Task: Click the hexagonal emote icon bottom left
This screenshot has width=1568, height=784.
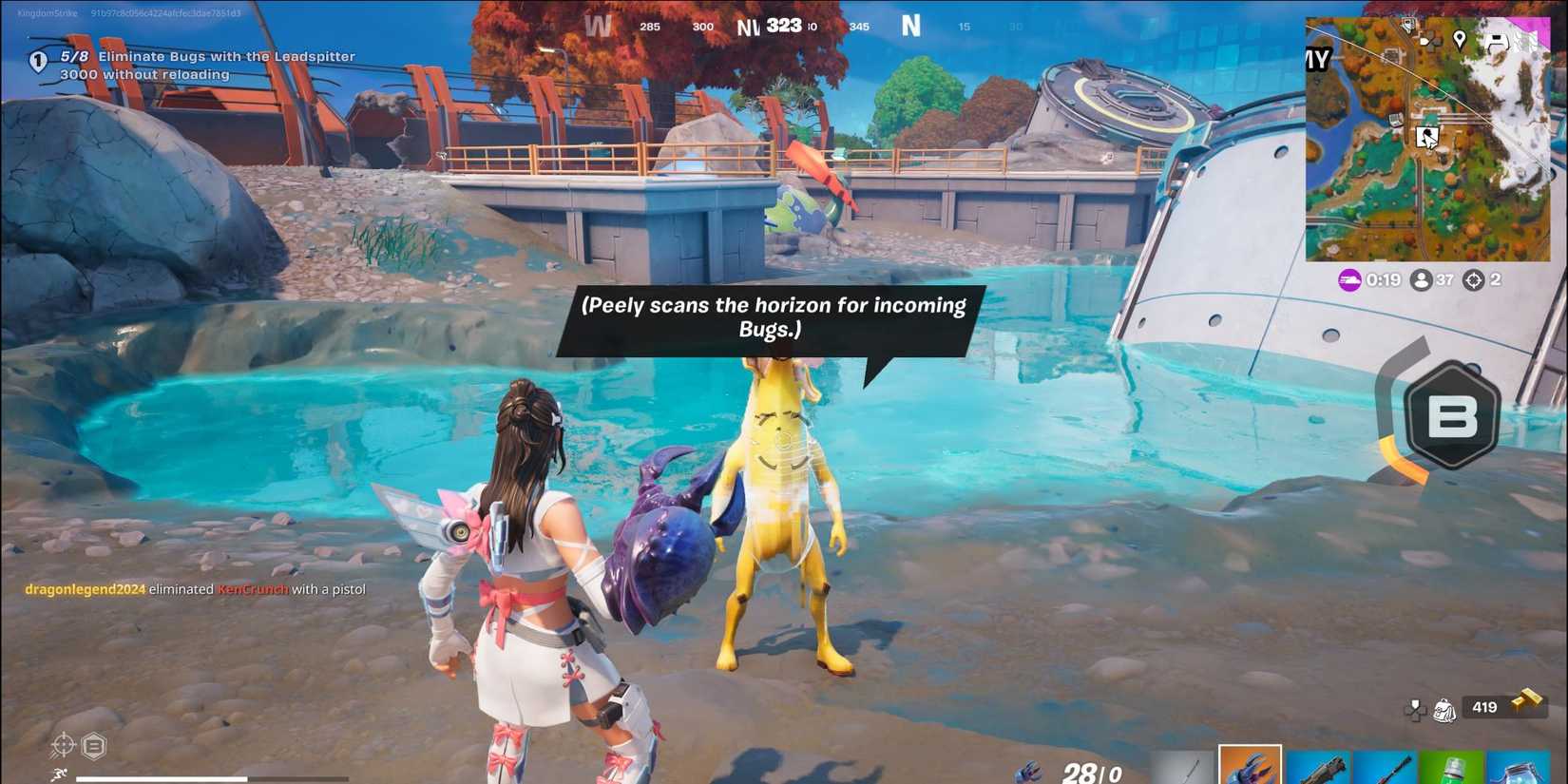Action: [93, 745]
